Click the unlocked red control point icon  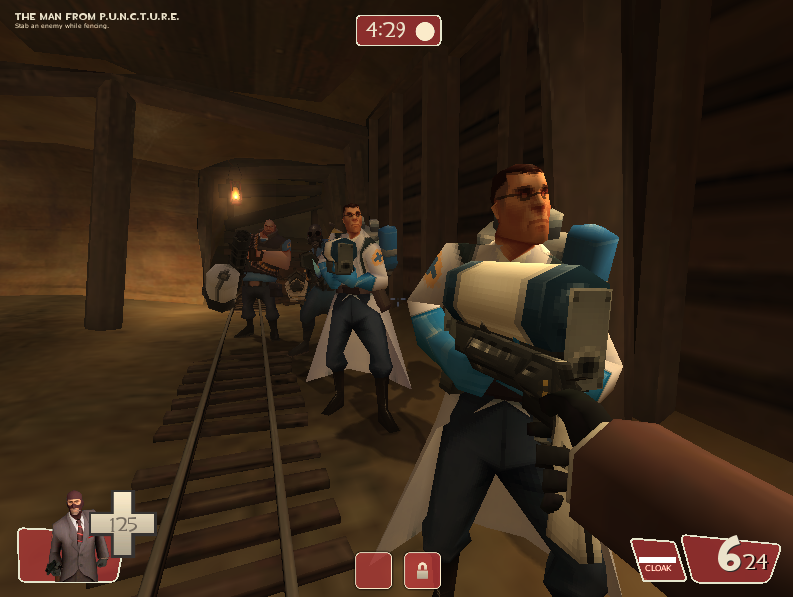373,570
